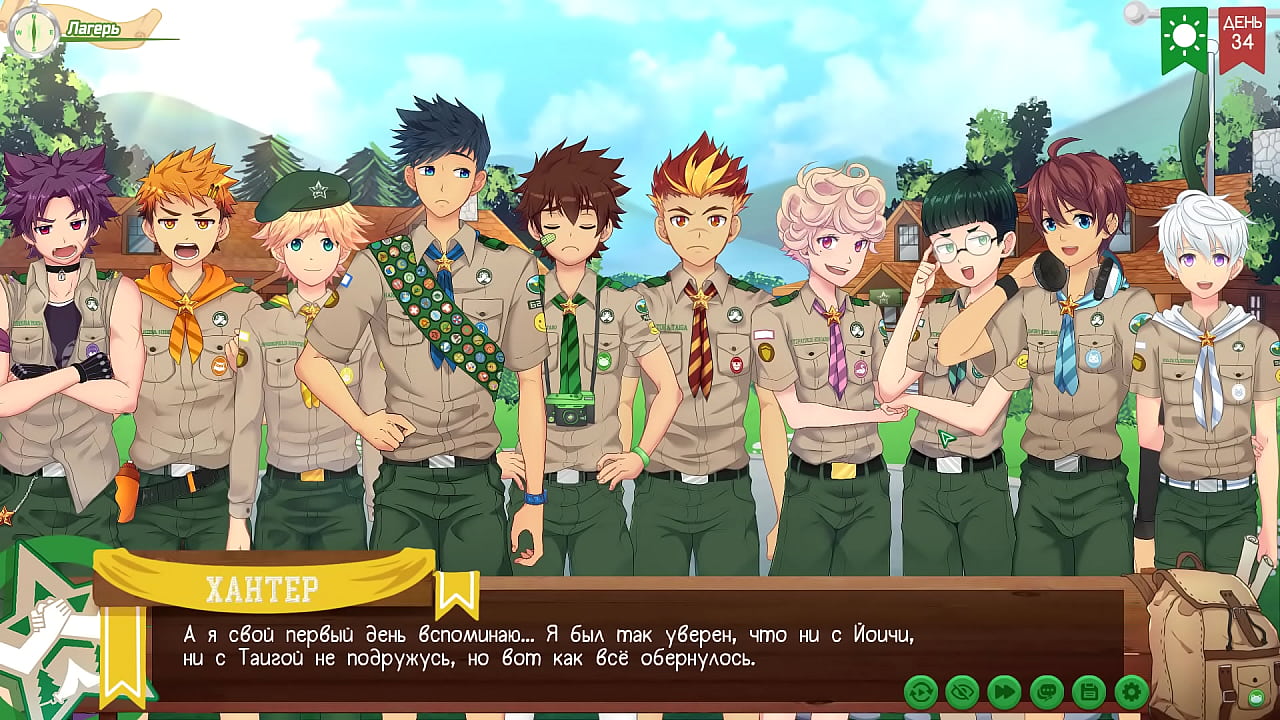The image size is (1280, 720).
Task: Activate the fast-forward skip button
Action: tap(1004, 692)
